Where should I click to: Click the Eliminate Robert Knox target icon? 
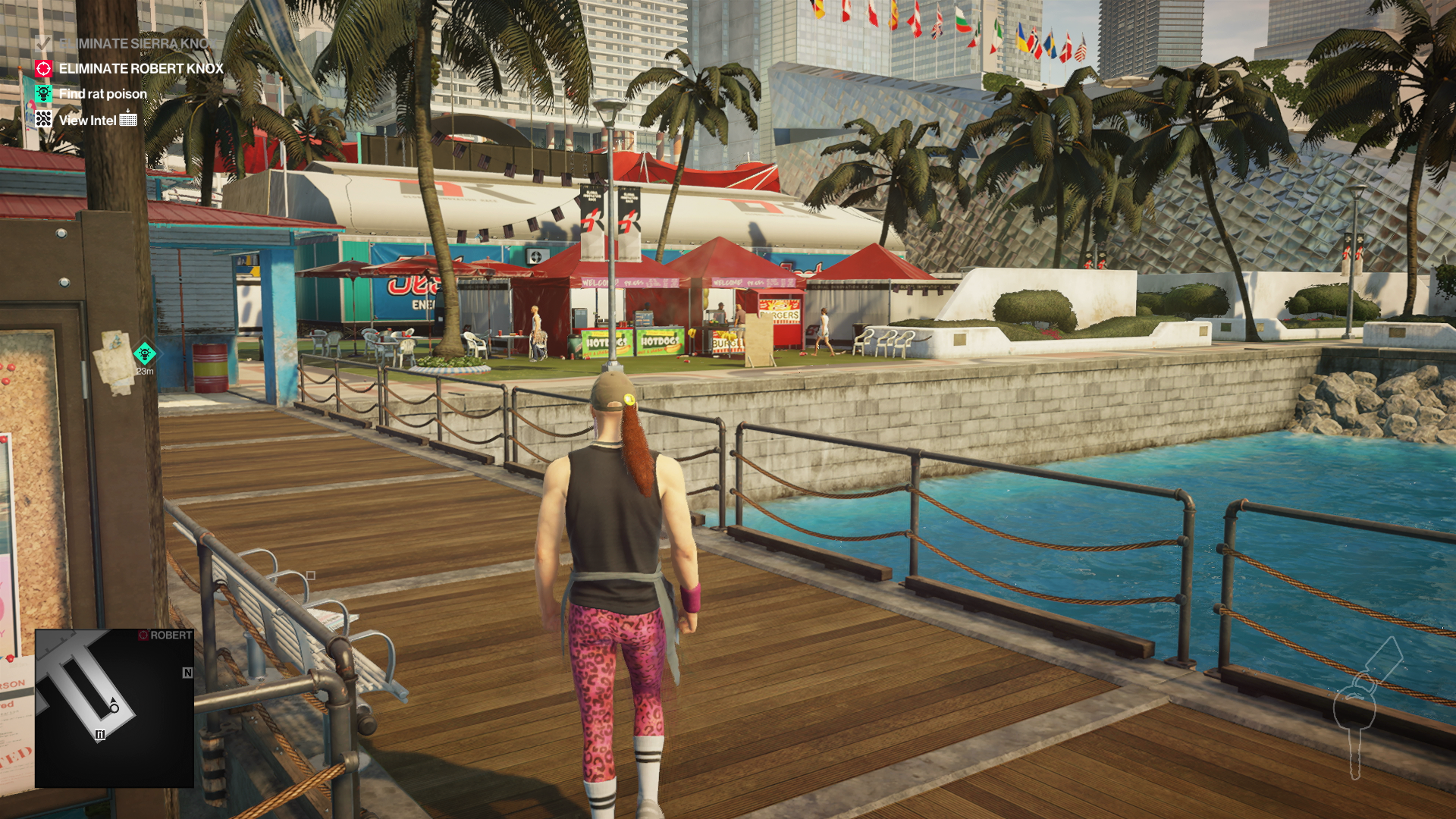(x=43, y=67)
